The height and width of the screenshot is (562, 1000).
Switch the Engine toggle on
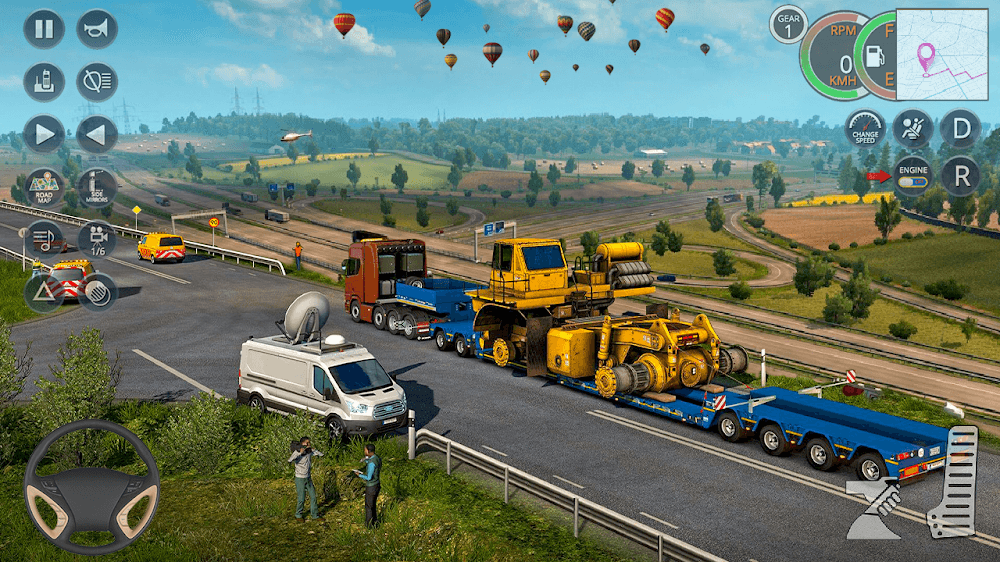click(x=913, y=176)
